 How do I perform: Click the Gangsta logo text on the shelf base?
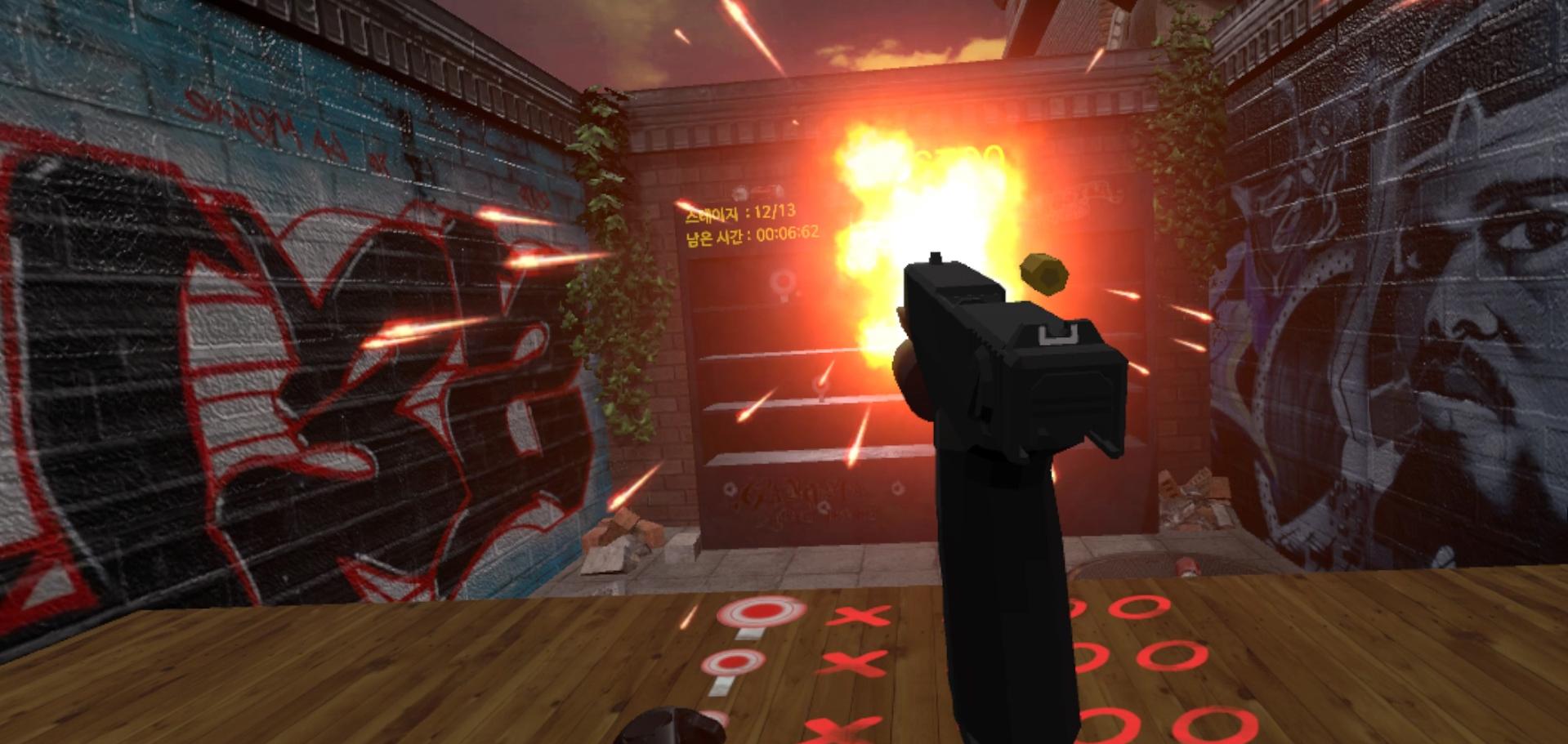coord(797,494)
